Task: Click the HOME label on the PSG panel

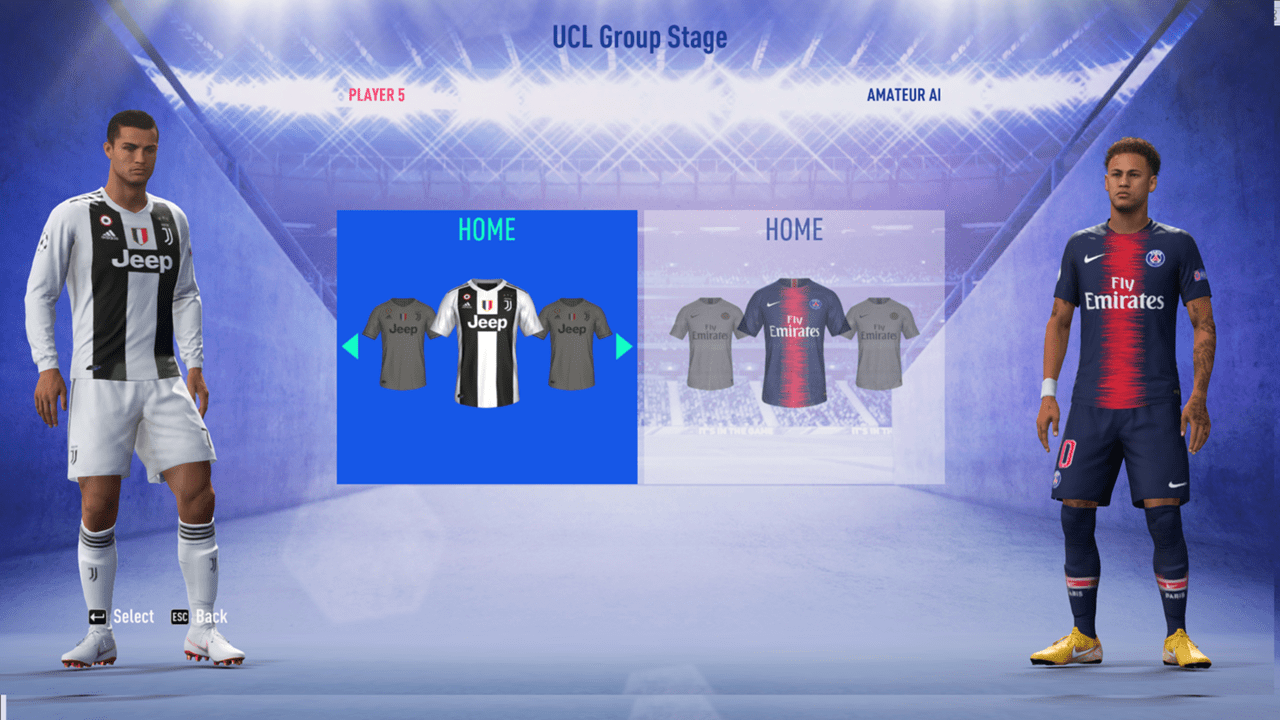Action: pyautogui.click(x=793, y=230)
